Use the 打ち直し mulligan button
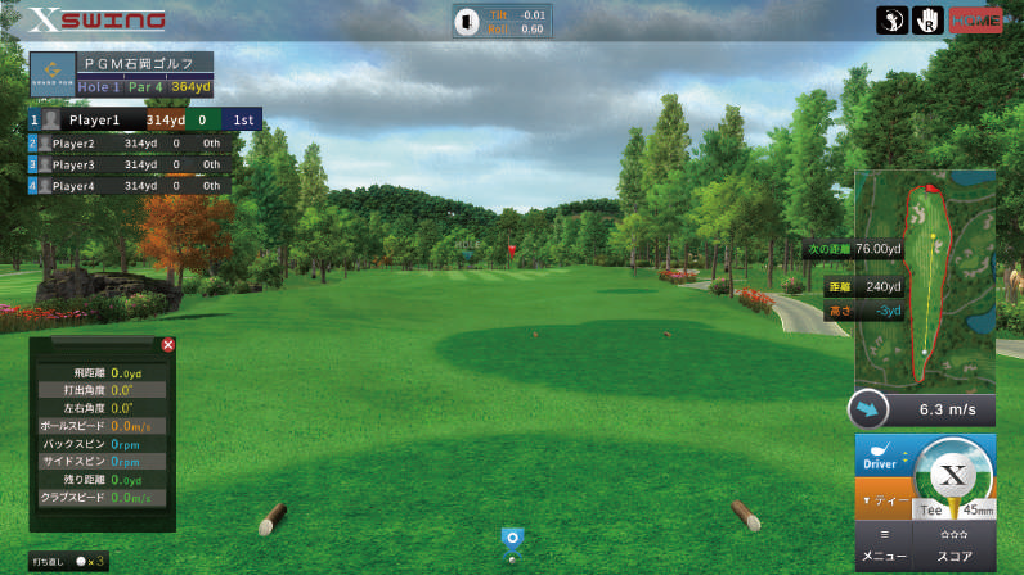 (x=68, y=562)
